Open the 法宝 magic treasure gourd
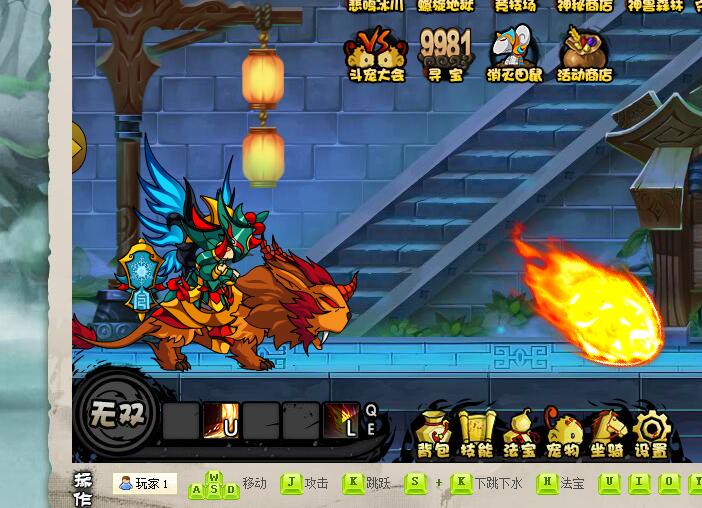 click(519, 434)
